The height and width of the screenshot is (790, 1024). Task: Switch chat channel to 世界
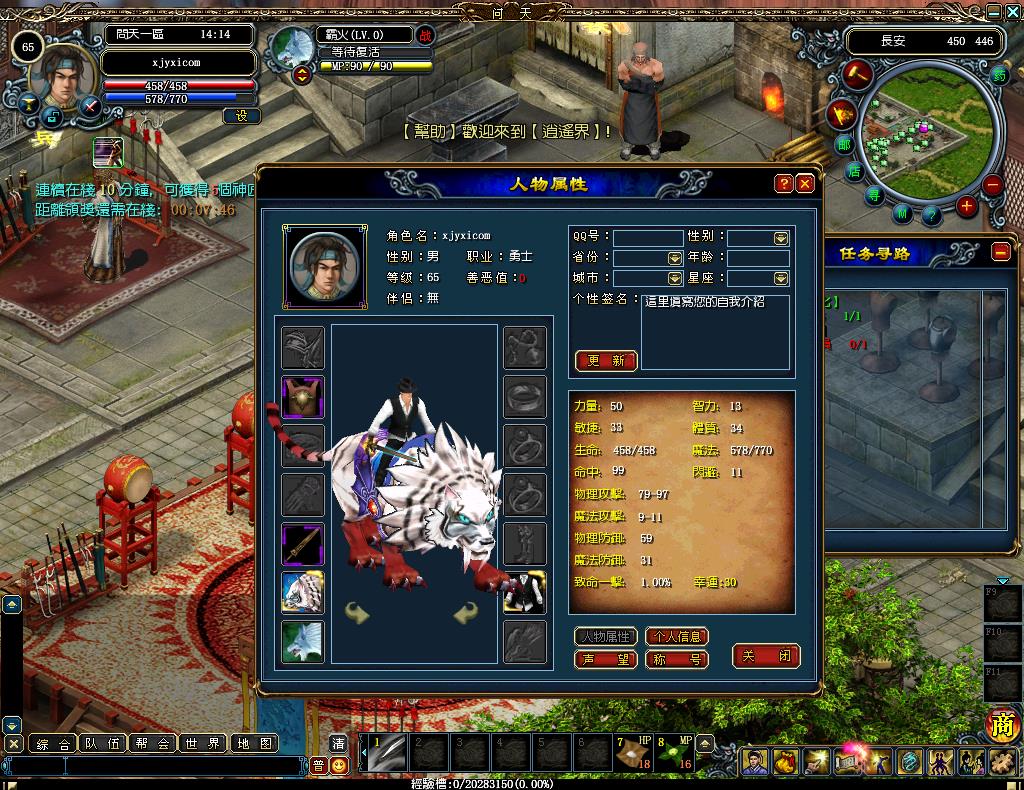tap(203, 743)
